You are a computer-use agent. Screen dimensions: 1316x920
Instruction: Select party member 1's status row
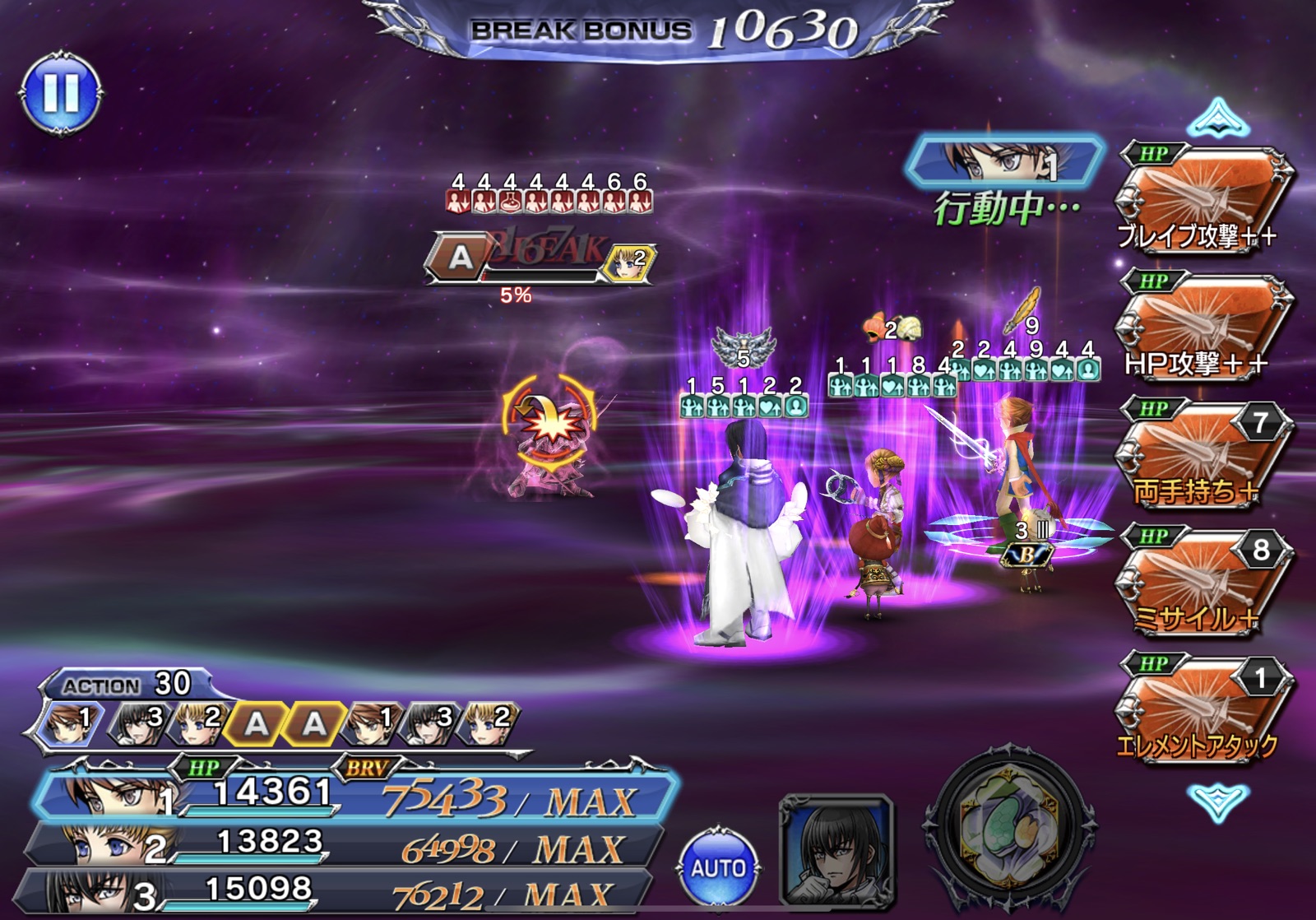pos(354,796)
